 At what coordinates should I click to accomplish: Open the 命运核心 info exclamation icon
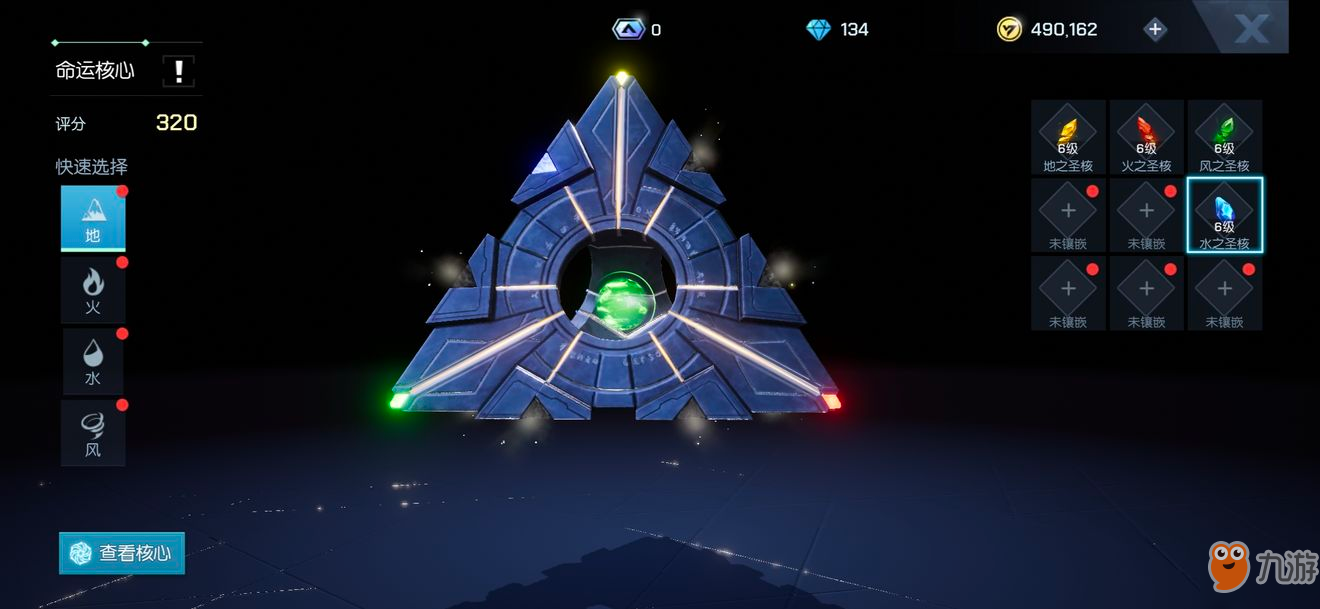[x=178, y=71]
